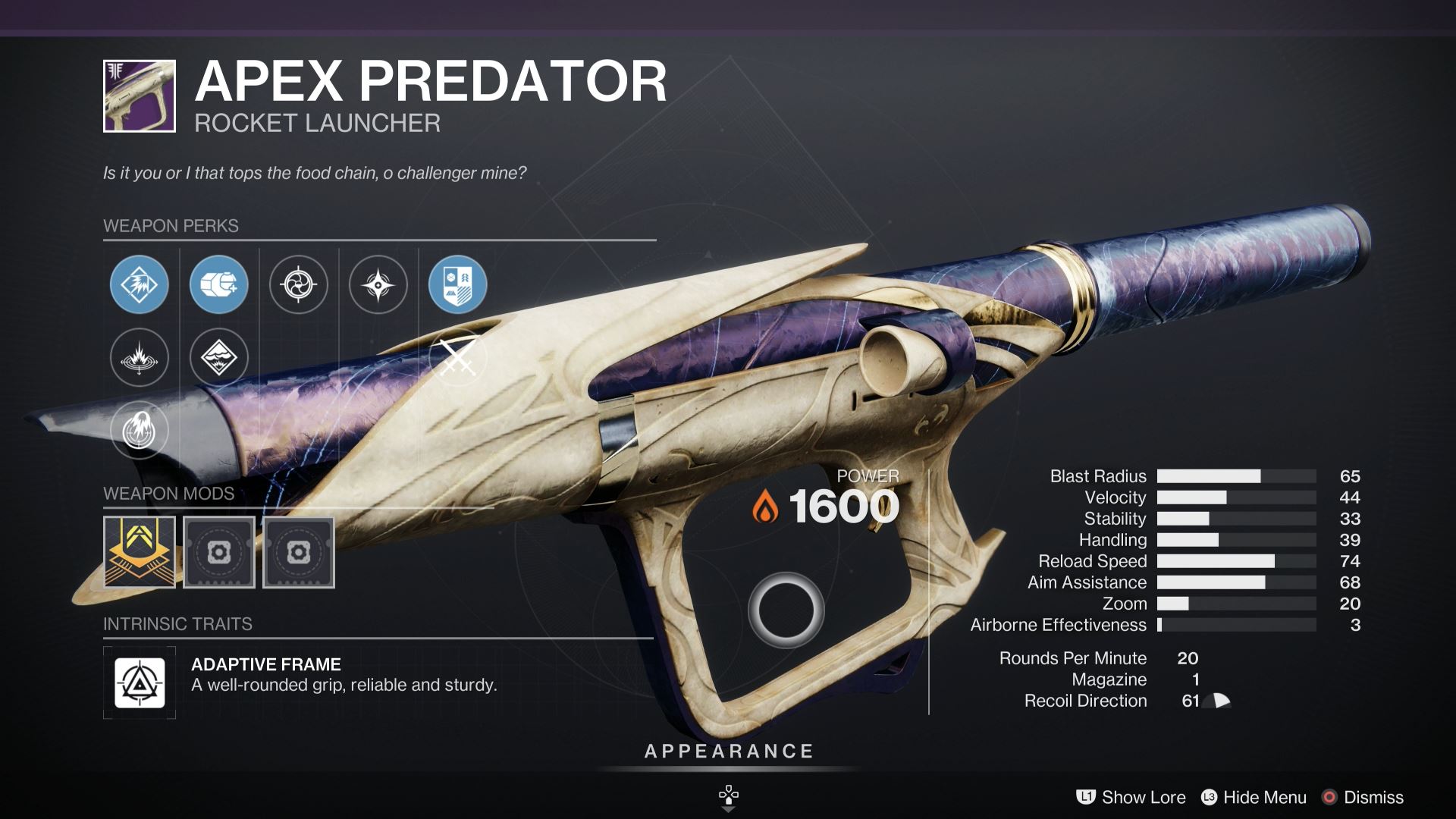Select the four-pointed star perk icon
Screen dimensions: 1456x819
378,284
